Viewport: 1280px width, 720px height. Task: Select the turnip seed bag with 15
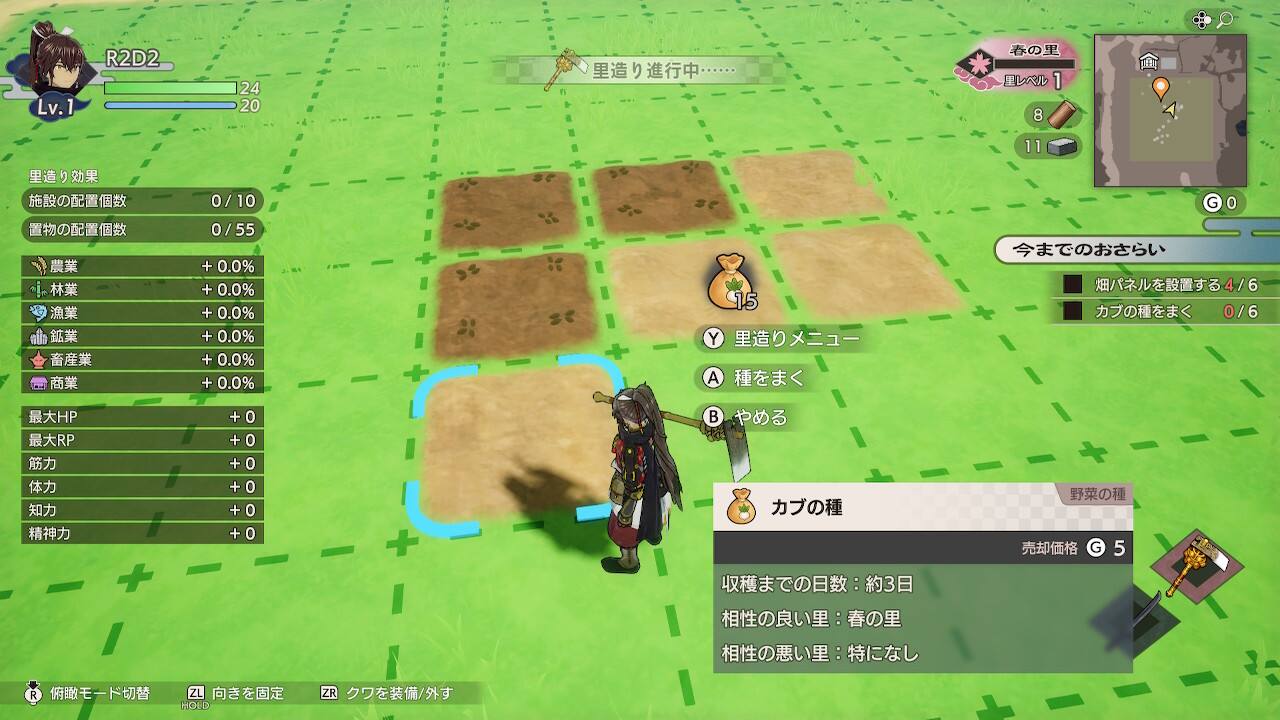[730, 283]
